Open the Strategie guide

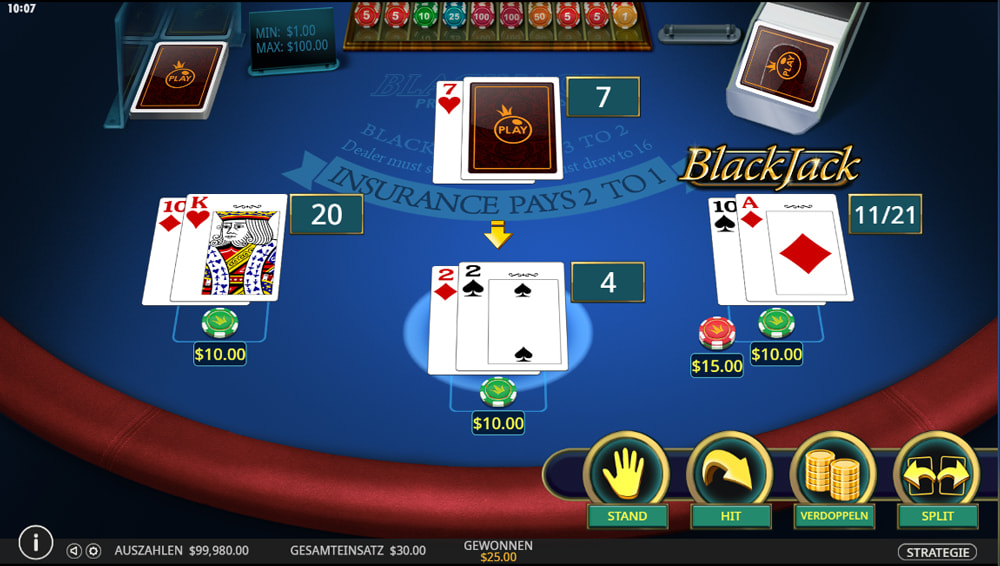(x=936, y=552)
